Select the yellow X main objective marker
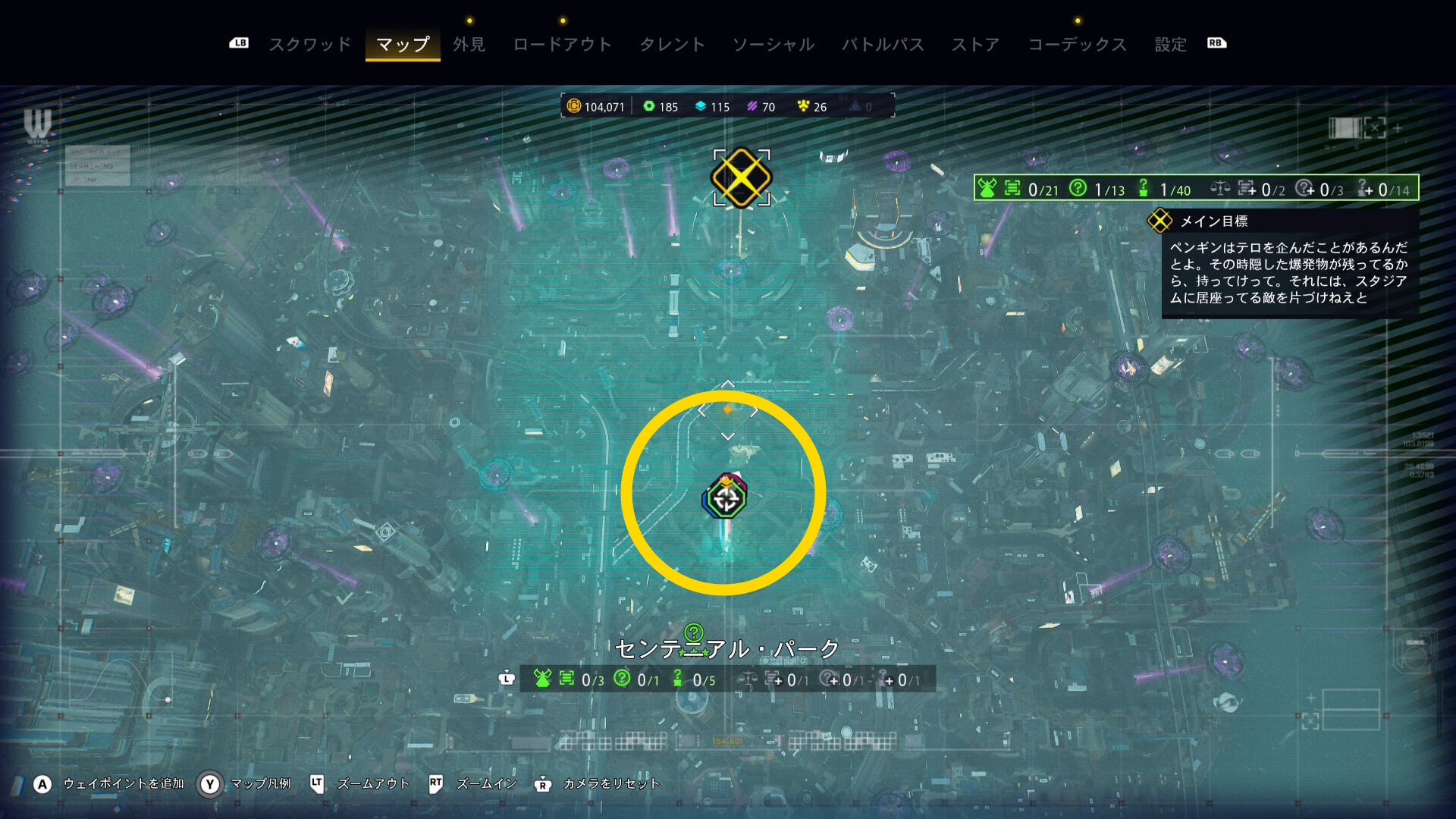This screenshot has height=819, width=1456. point(741,177)
